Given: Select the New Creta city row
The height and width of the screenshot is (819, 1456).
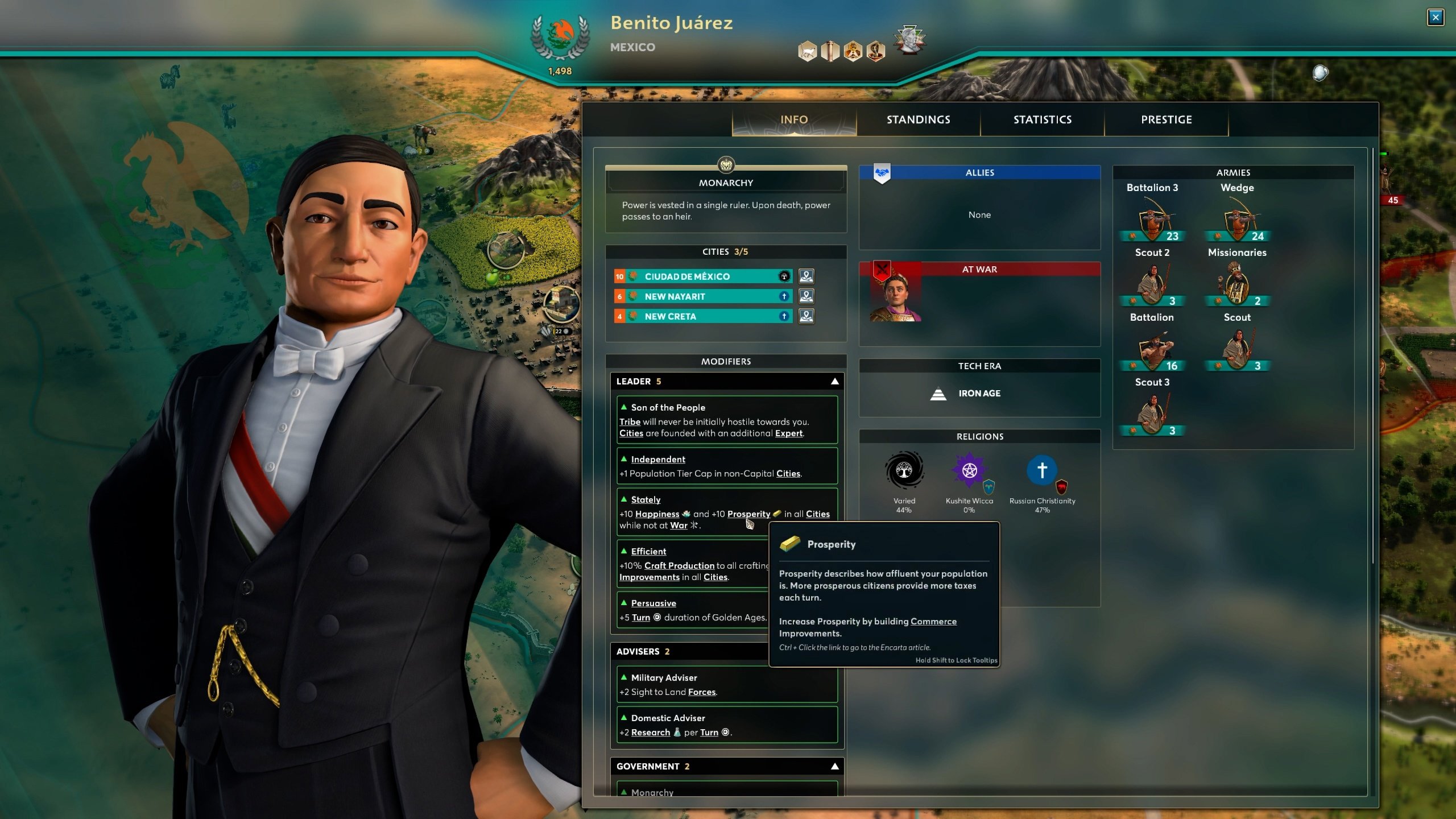Looking at the screenshot, I should click(x=703, y=316).
